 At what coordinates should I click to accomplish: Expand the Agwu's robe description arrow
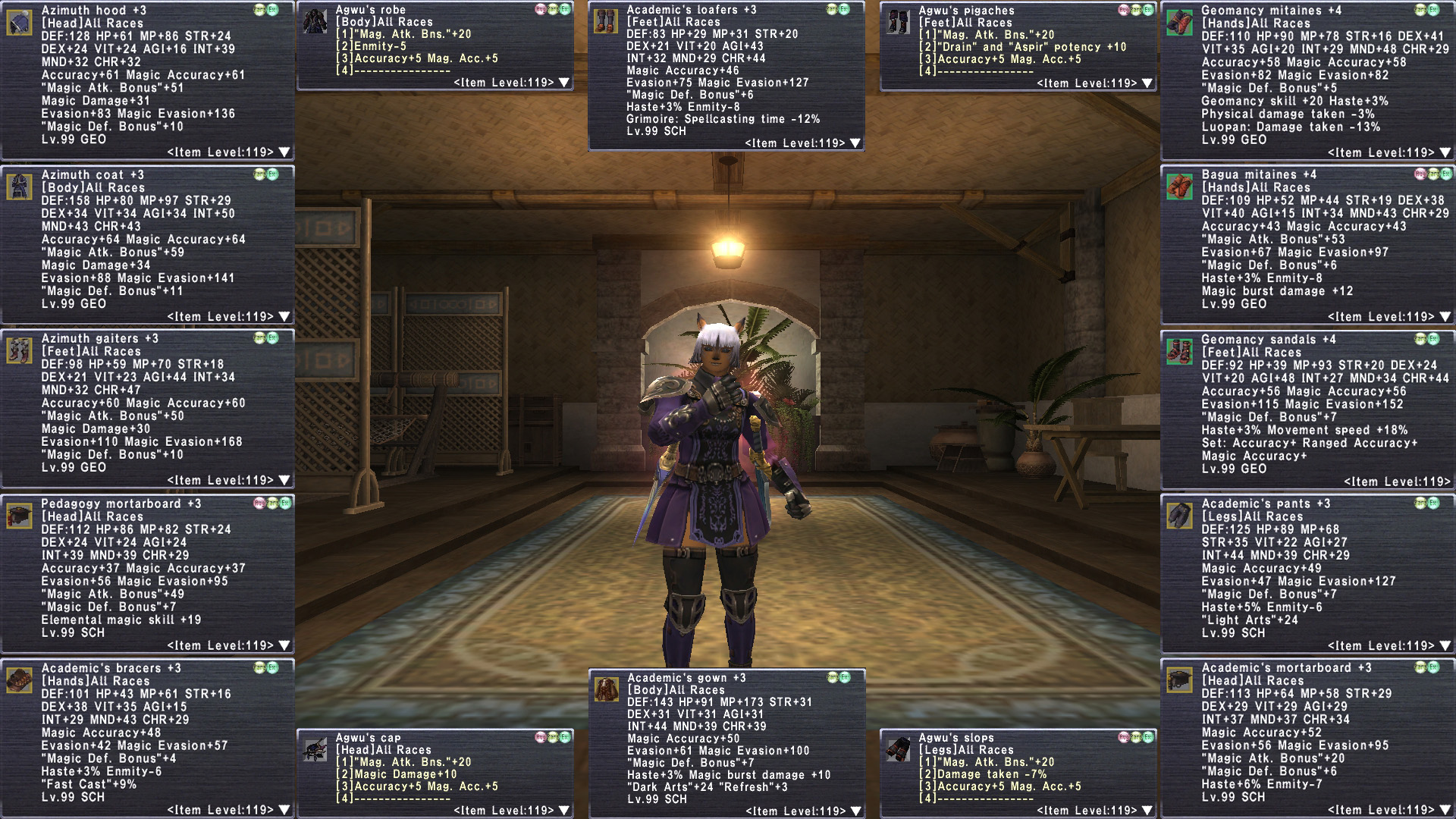click(x=563, y=83)
